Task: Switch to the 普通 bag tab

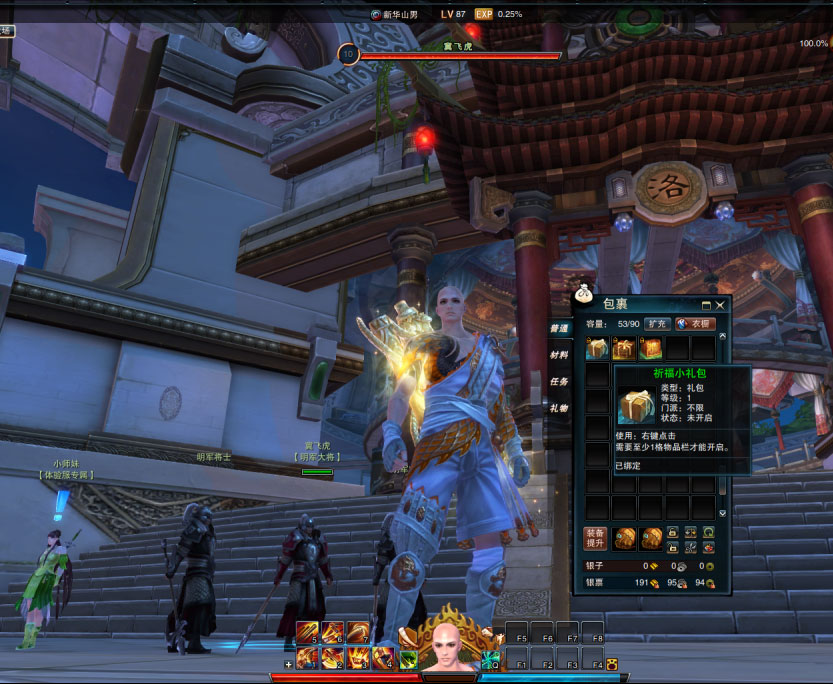Action: 560,328
